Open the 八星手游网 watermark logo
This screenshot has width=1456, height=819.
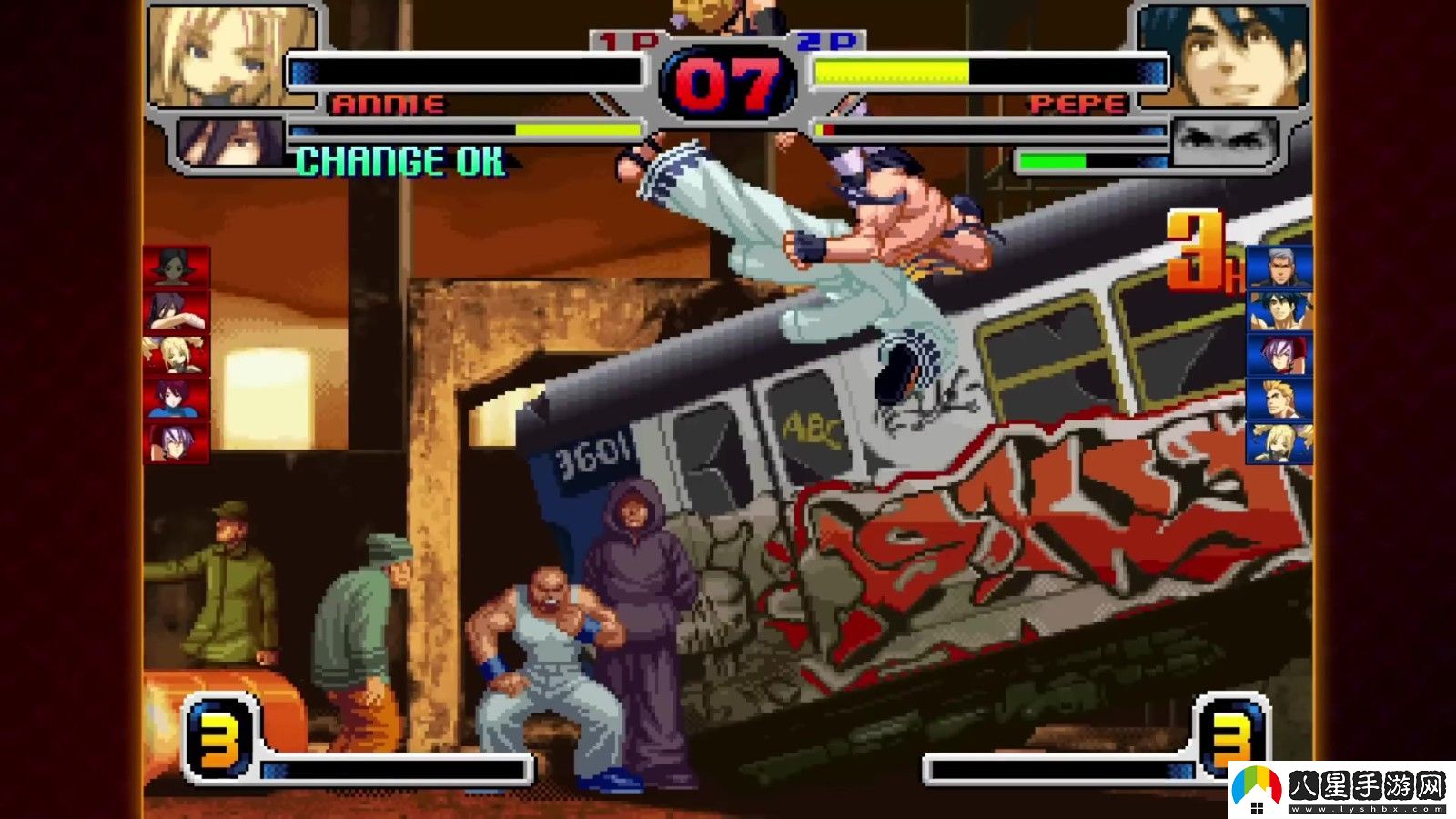1341,790
